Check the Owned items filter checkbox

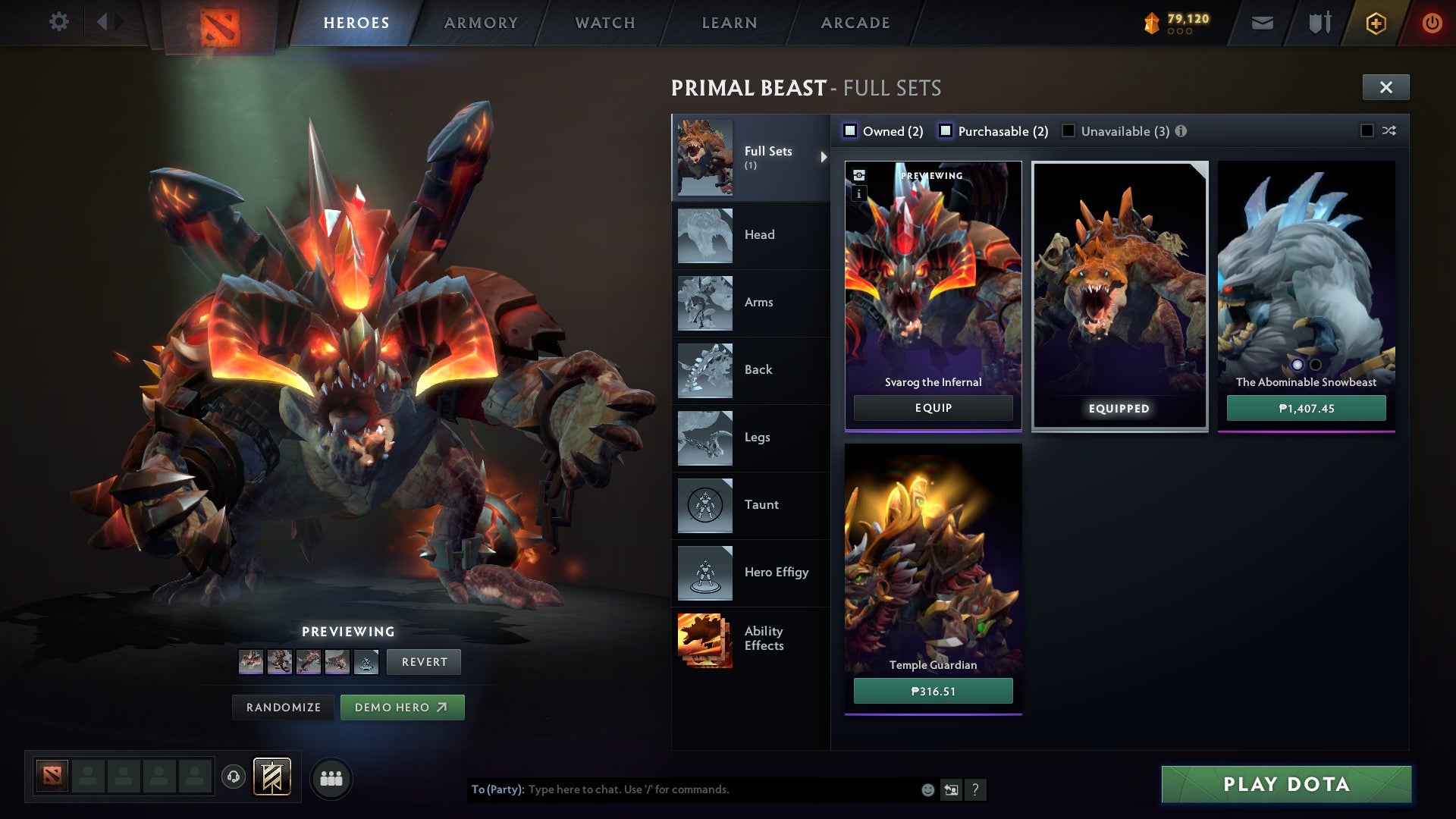click(x=851, y=130)
